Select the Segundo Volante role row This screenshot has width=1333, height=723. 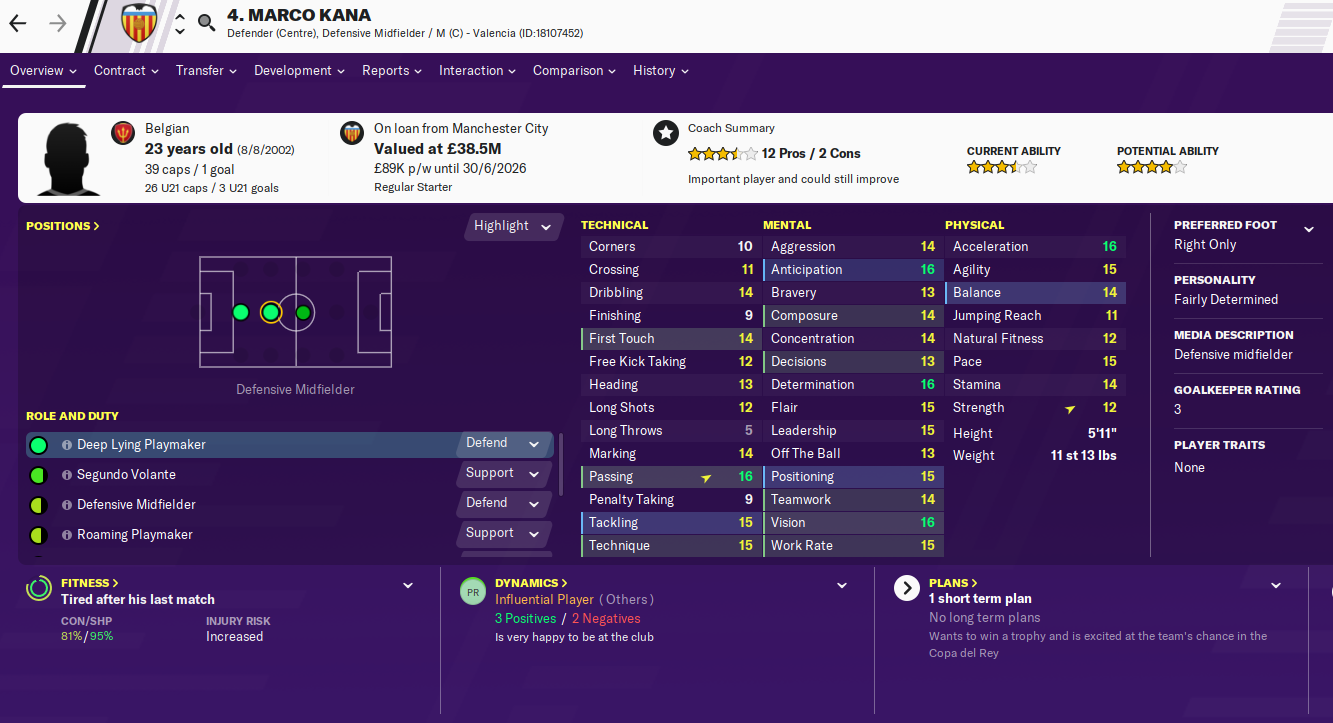(x=126, y=475)
